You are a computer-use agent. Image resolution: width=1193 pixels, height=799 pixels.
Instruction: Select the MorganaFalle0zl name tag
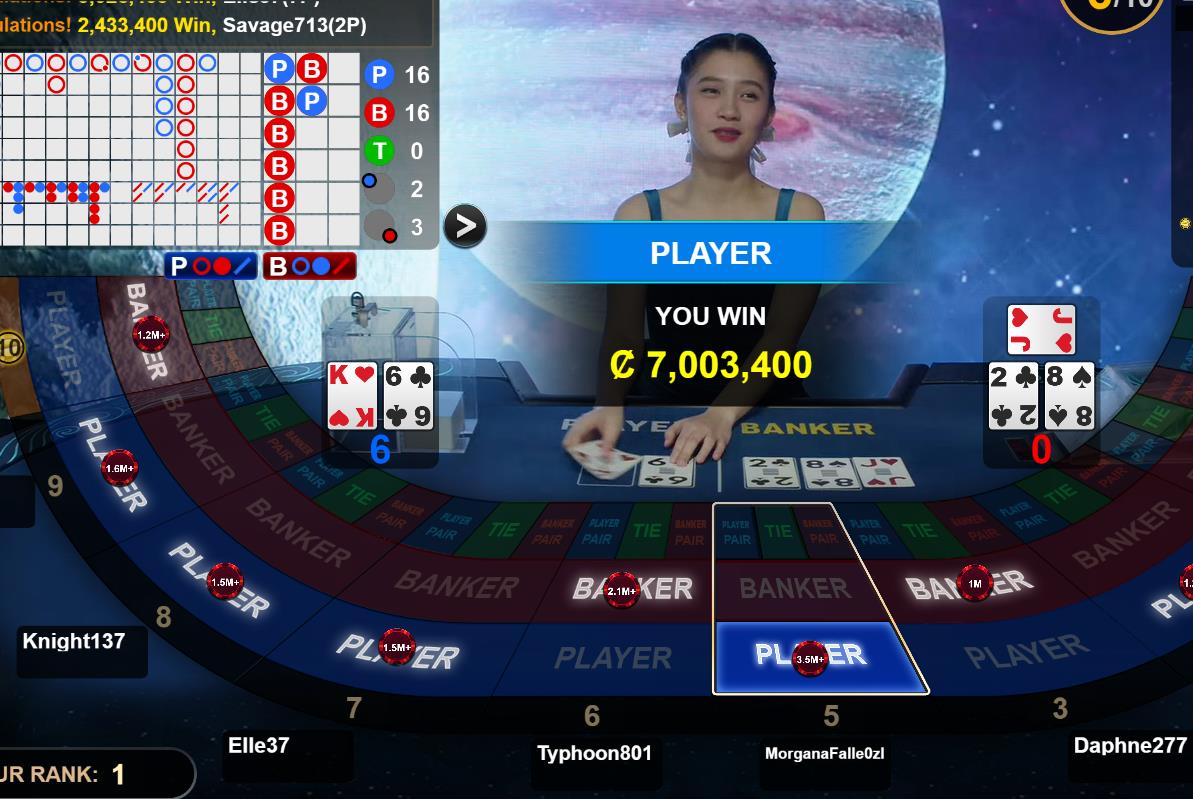[x=824, y=754]
